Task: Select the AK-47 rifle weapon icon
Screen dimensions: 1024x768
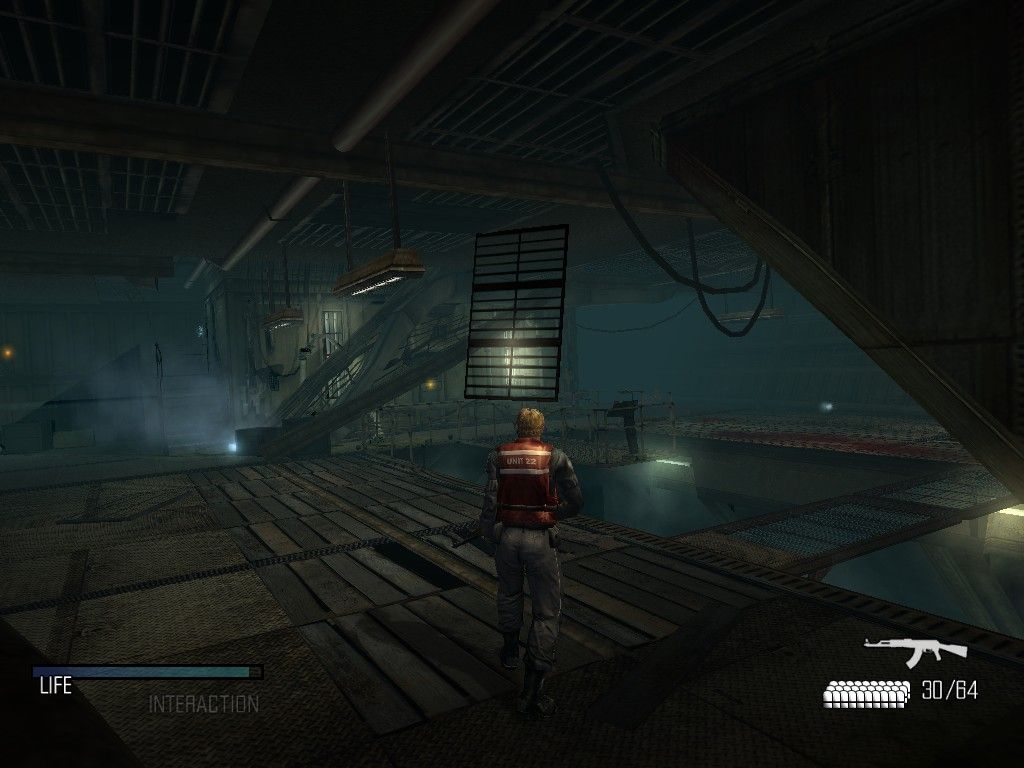Action: click(915, 650)
